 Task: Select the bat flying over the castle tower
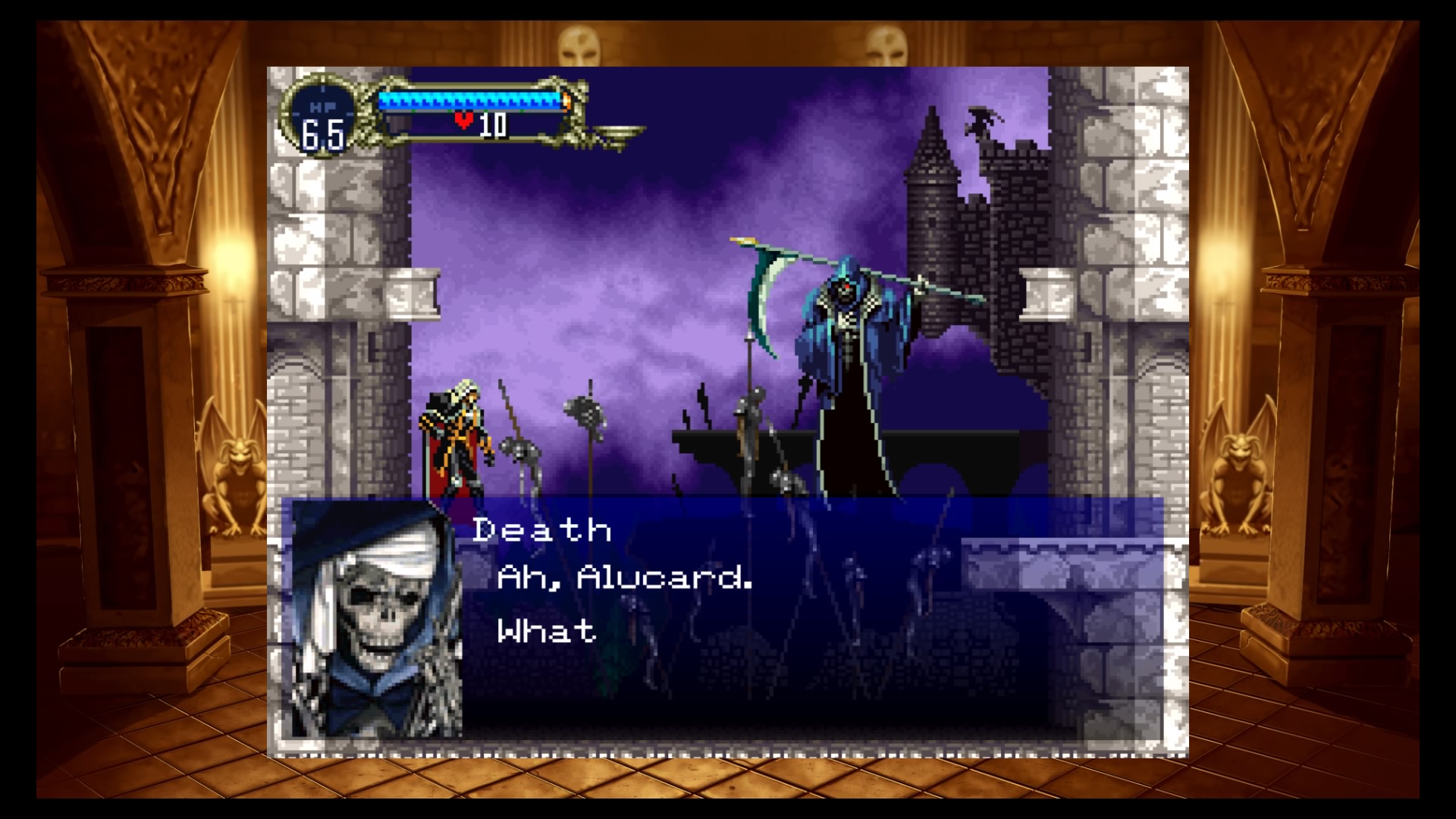coord(978,121)
